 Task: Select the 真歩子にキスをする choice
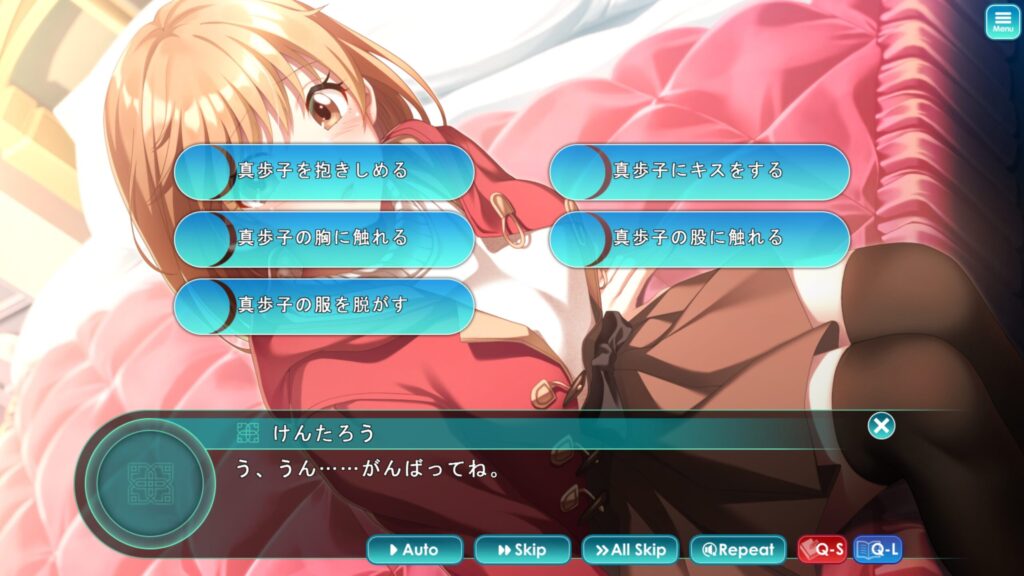[699, 171]
